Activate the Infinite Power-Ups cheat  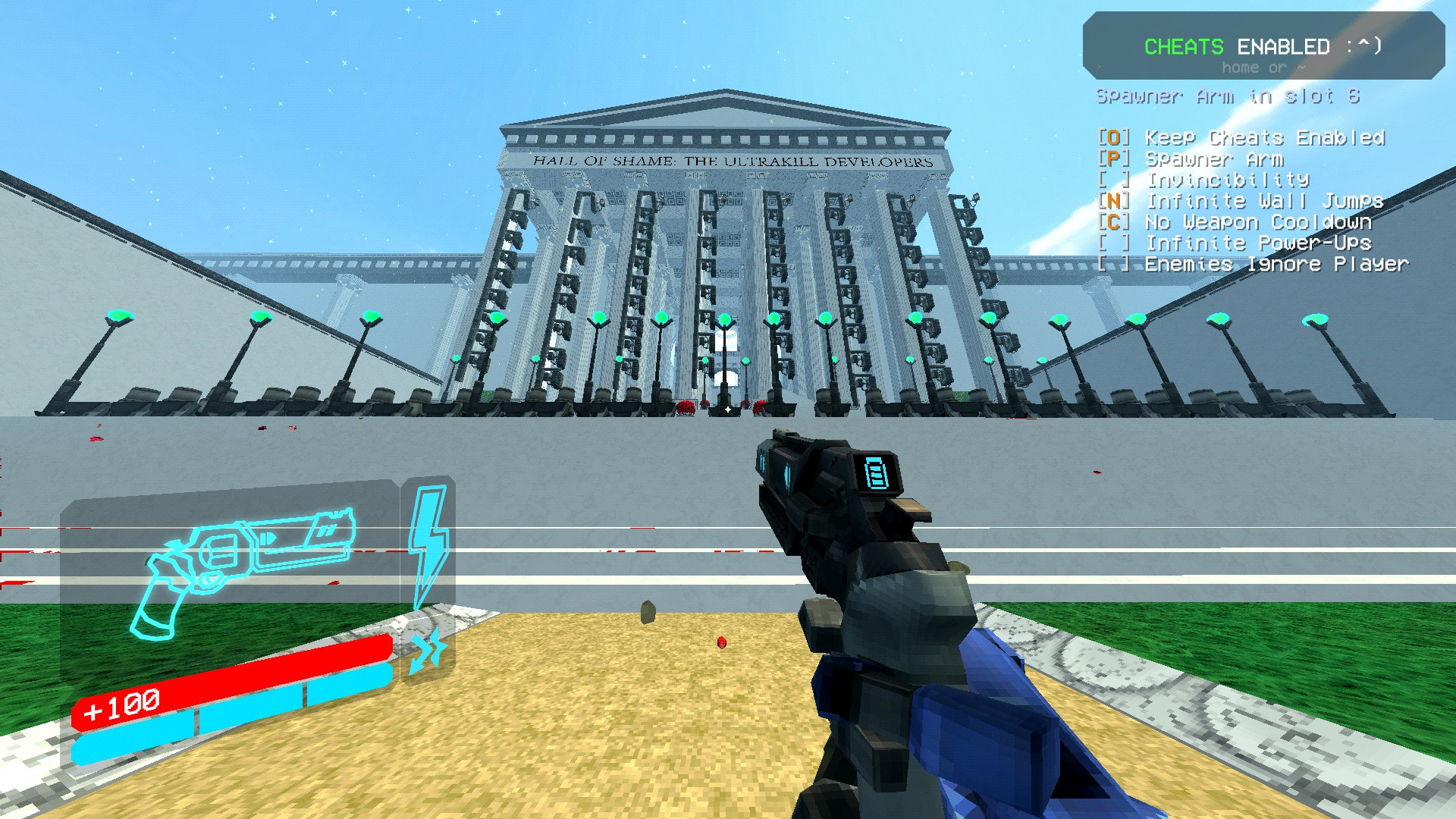[1257, 243]
